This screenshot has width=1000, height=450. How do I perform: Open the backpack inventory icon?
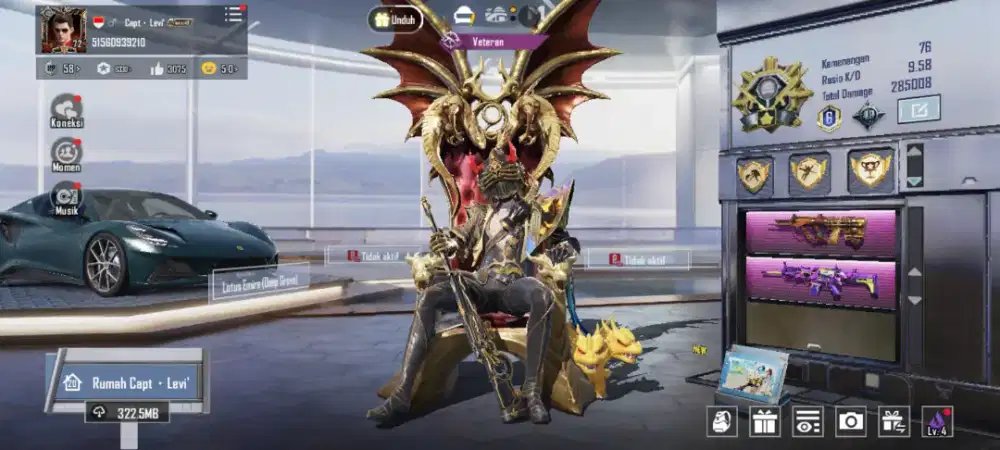[x=722, y=421]
